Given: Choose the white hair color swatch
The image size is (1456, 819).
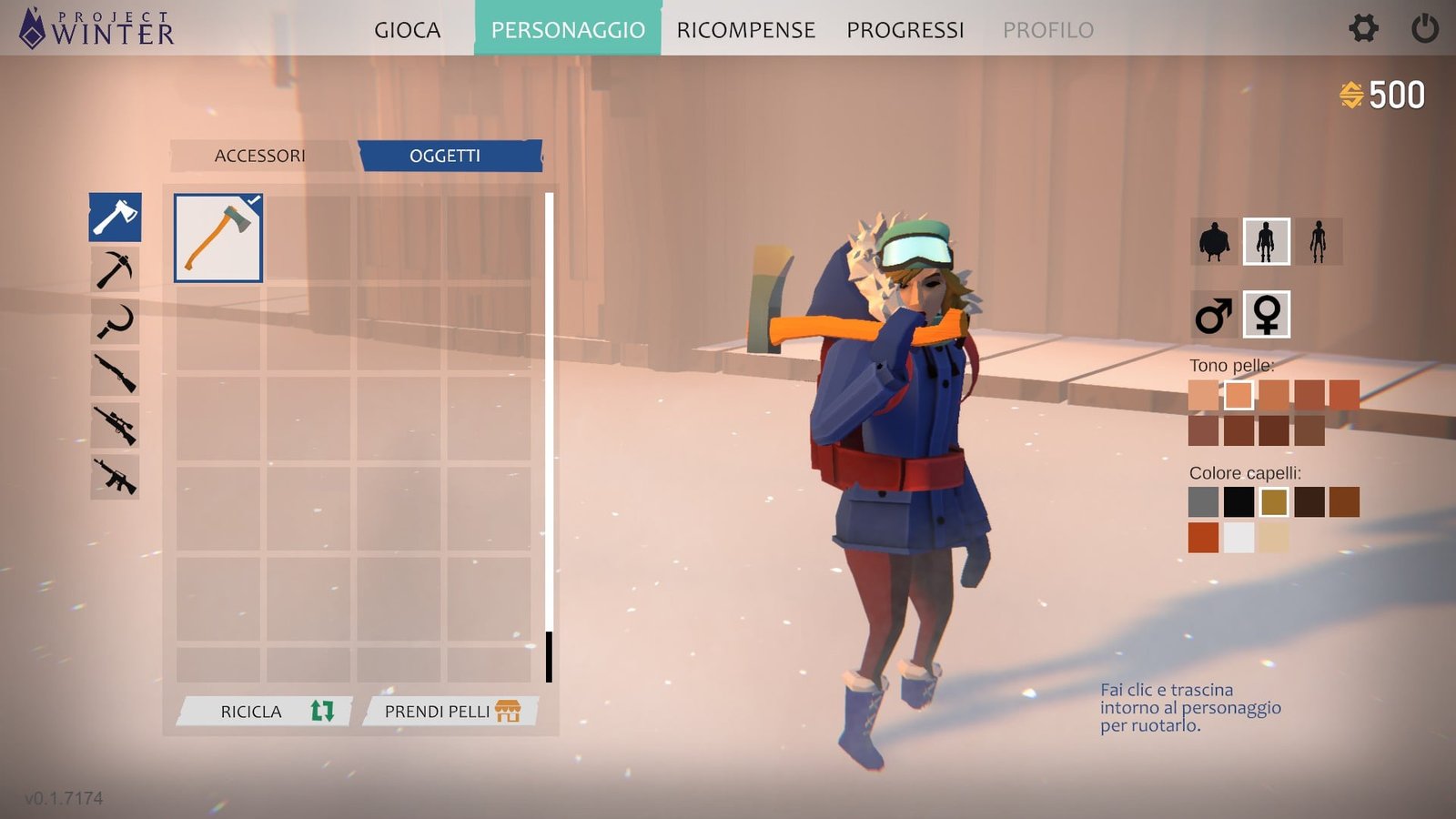Looking at the screenshot, I should click(1239, 538).
